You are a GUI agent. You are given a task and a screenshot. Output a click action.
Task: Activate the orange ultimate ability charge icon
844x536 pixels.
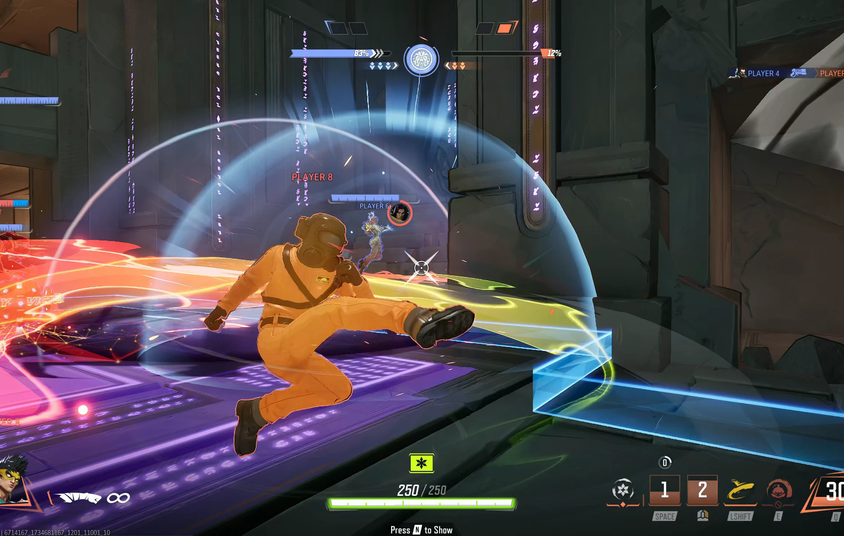tap(829, 492)
